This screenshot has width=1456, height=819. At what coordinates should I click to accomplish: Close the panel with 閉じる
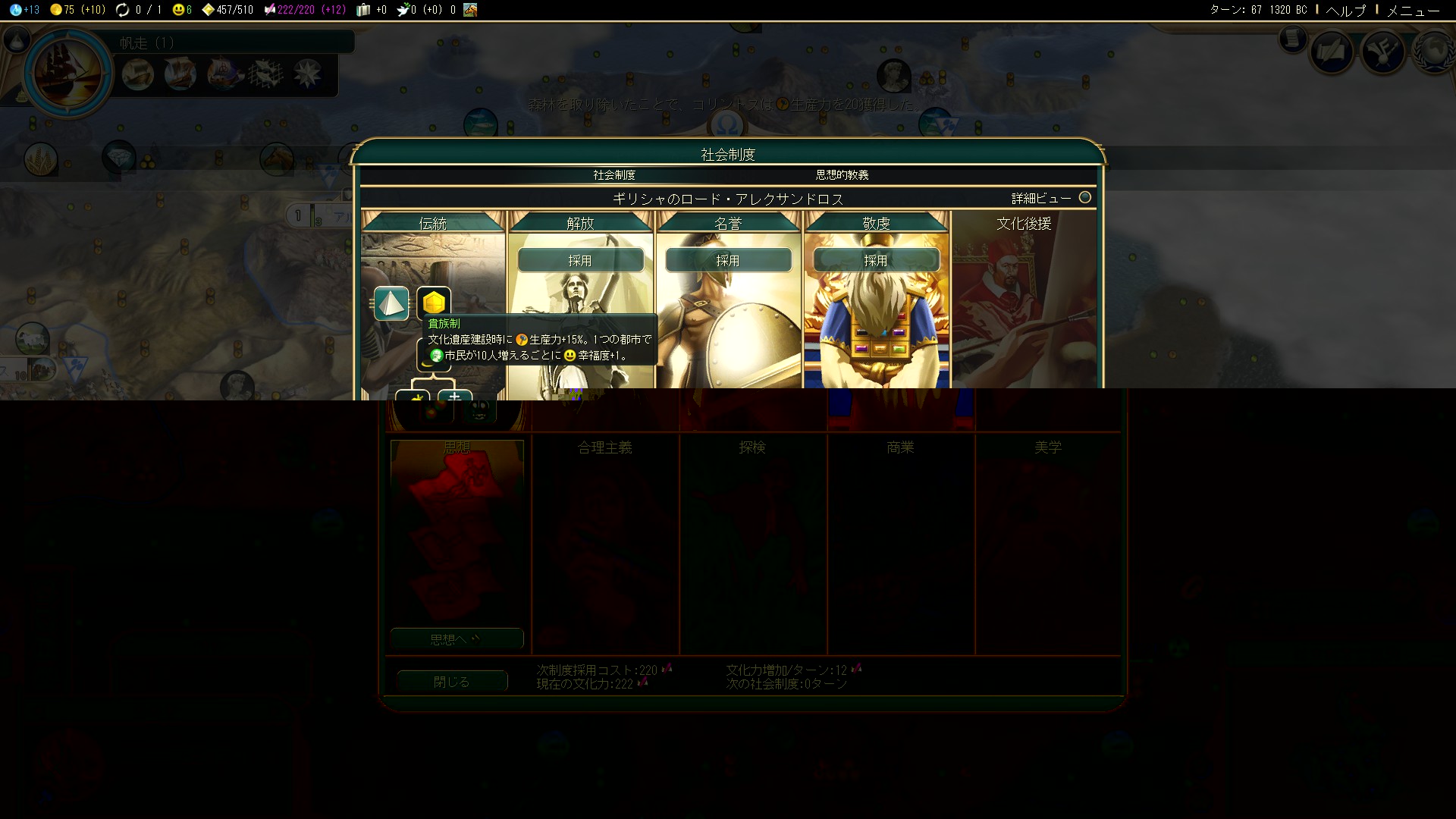click(x=452, y=682)
